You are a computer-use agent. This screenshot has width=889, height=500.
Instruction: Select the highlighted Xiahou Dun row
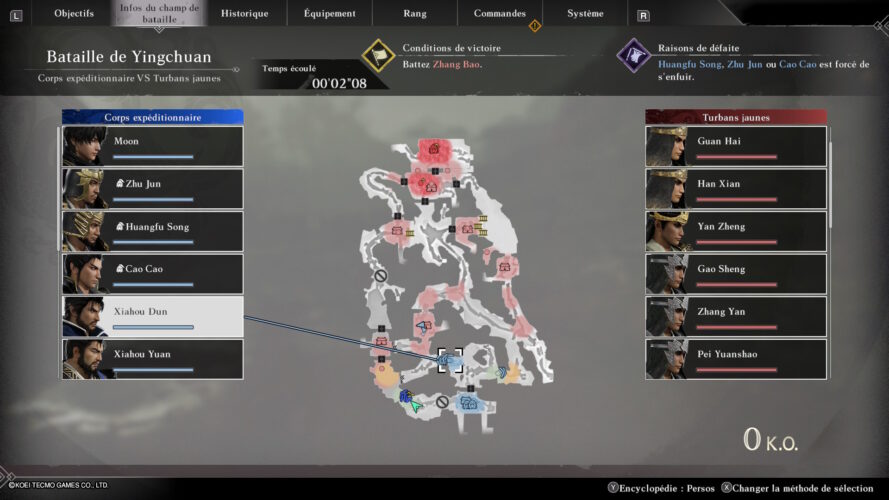153,316
